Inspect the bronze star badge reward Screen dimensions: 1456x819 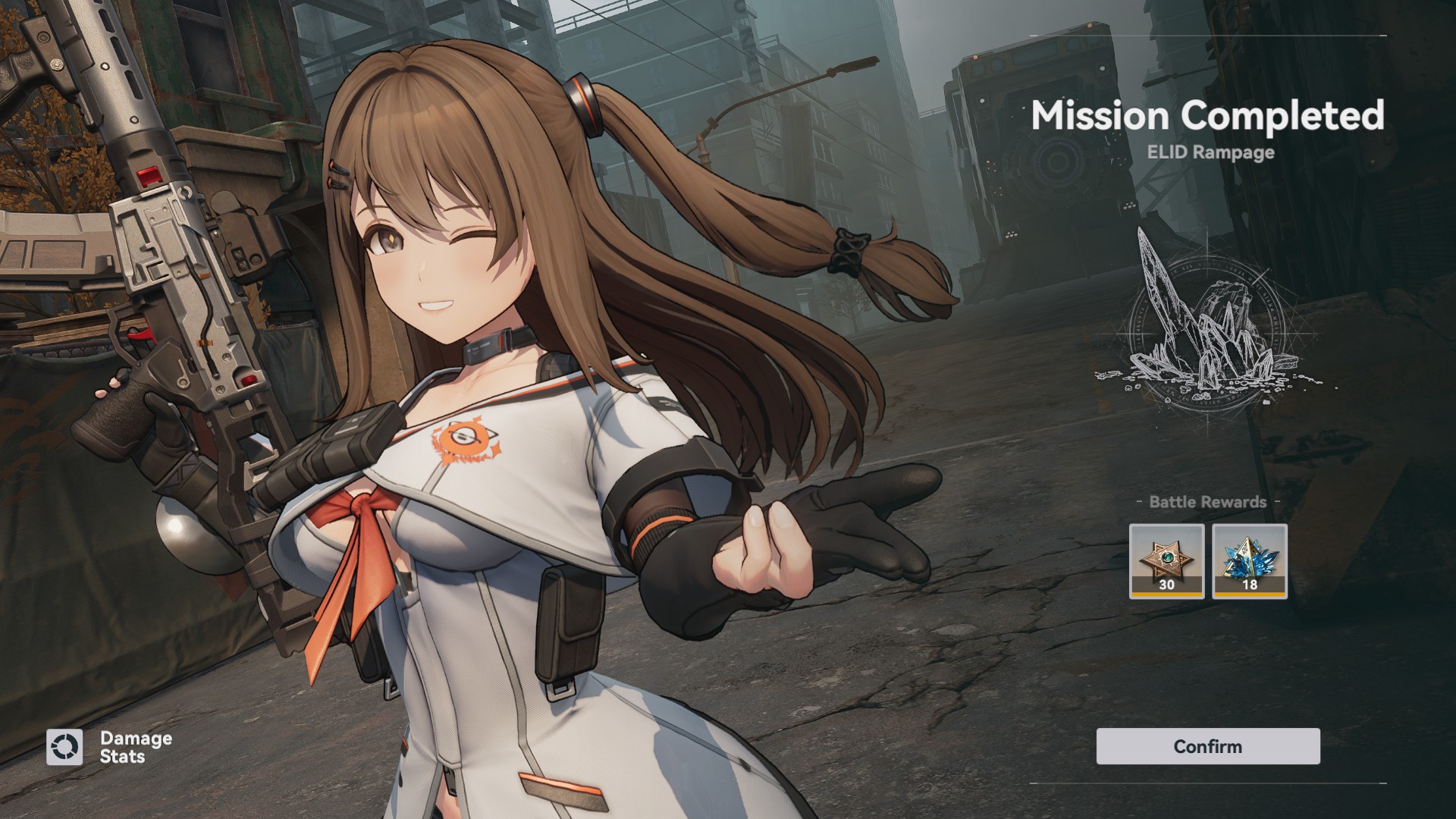(x=1166, y=560)
